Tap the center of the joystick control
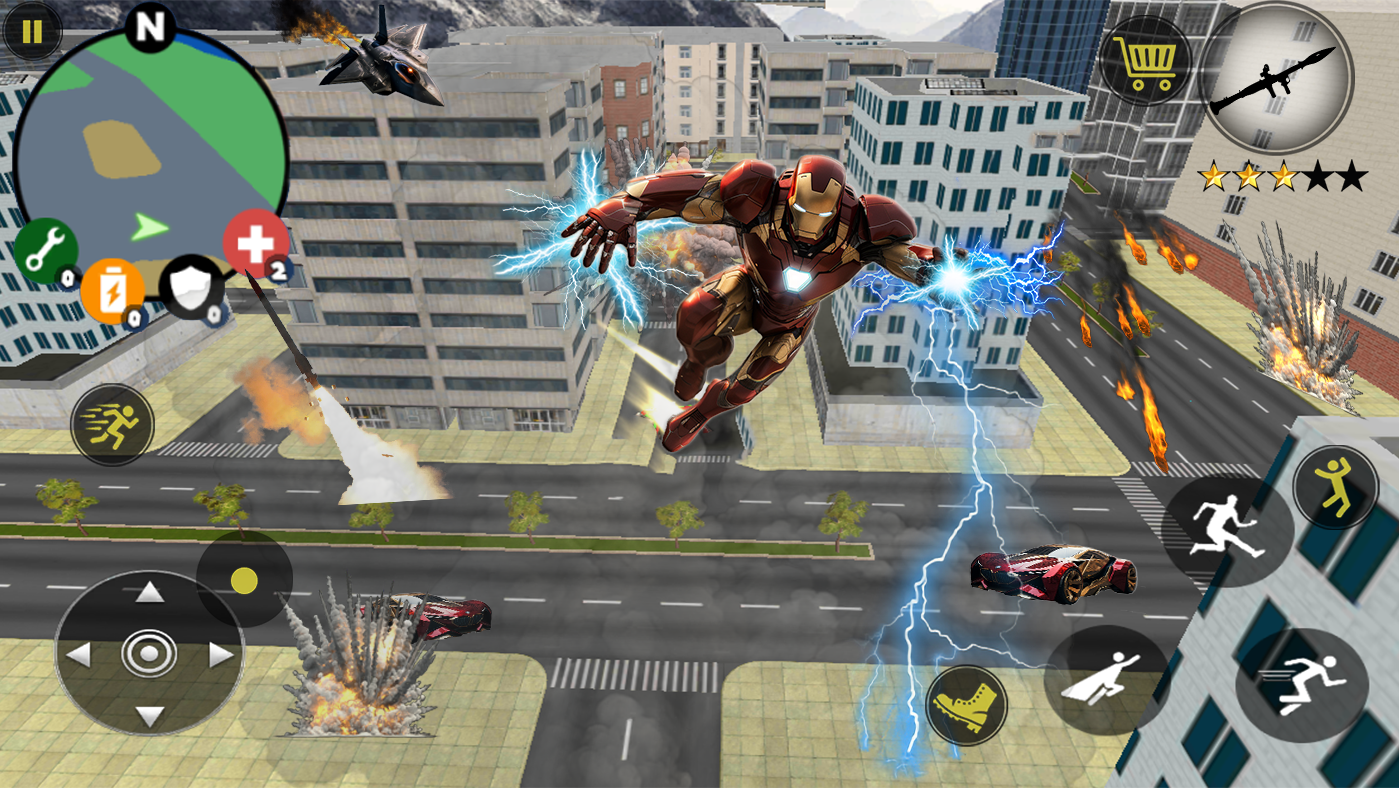Screen dimensions: 1399x788 (148, 655)
